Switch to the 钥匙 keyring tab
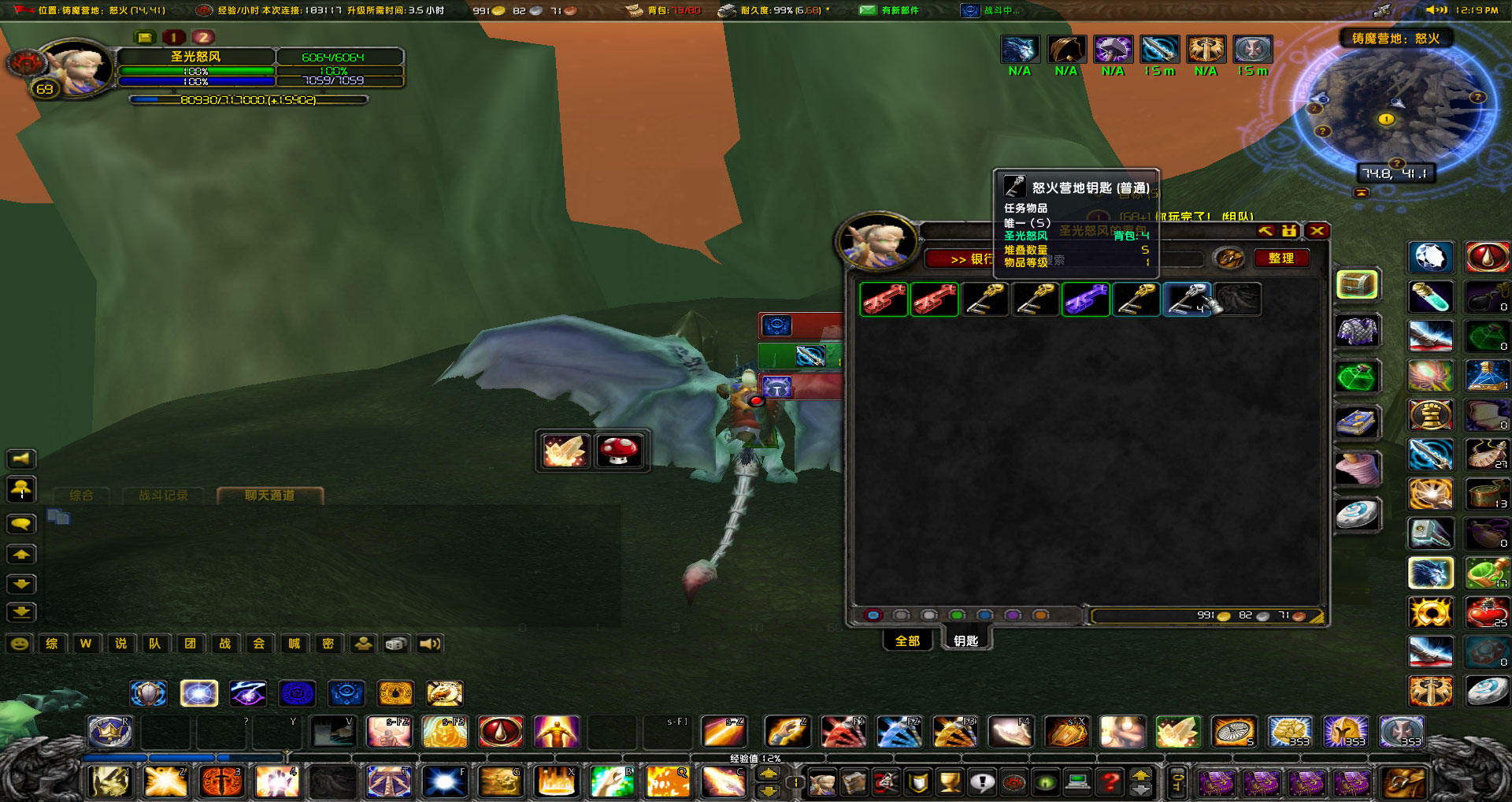Screen dimensions: 1512x802 [967, 640]
